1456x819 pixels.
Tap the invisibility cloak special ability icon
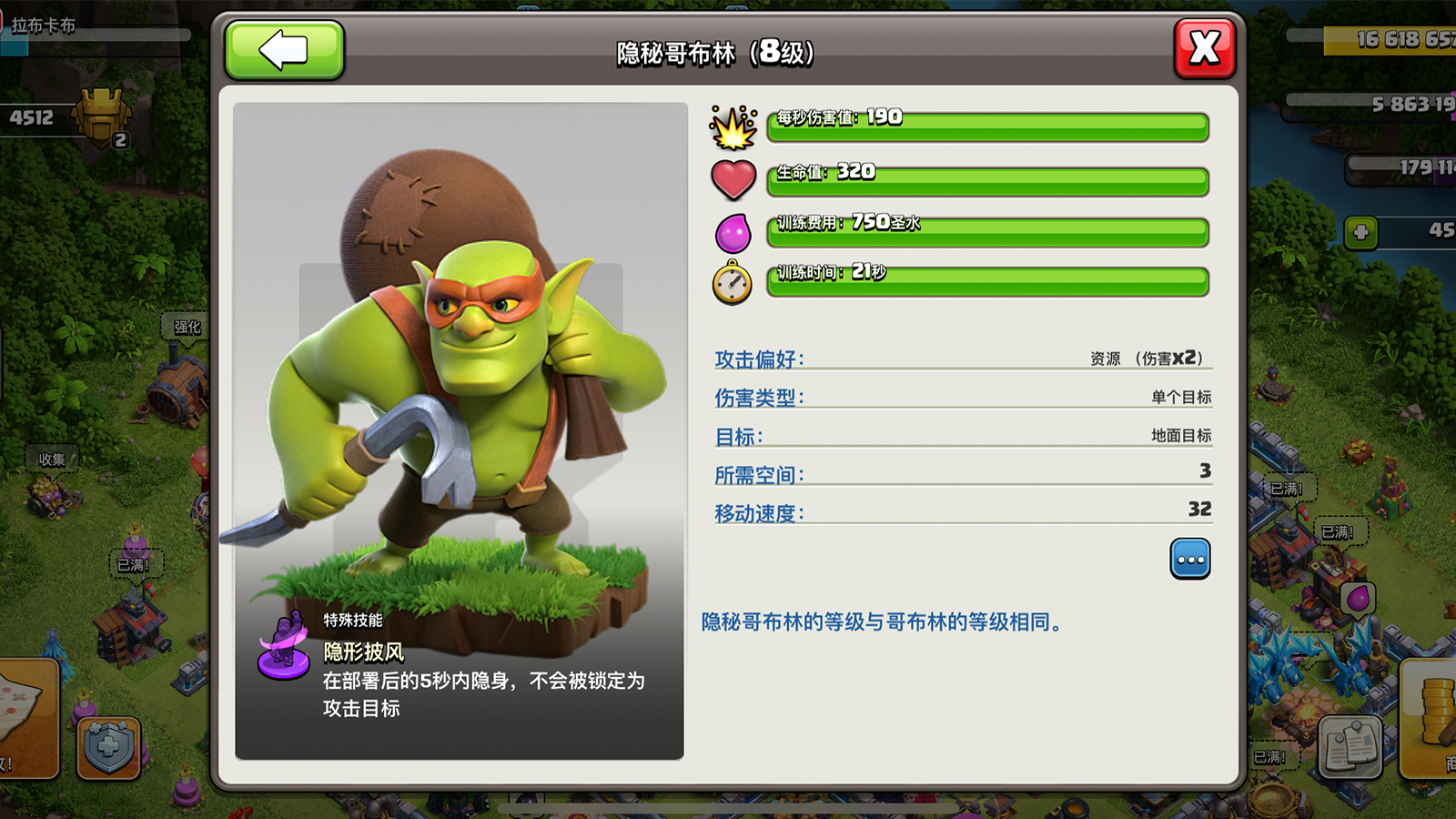[x=284, y=647]
